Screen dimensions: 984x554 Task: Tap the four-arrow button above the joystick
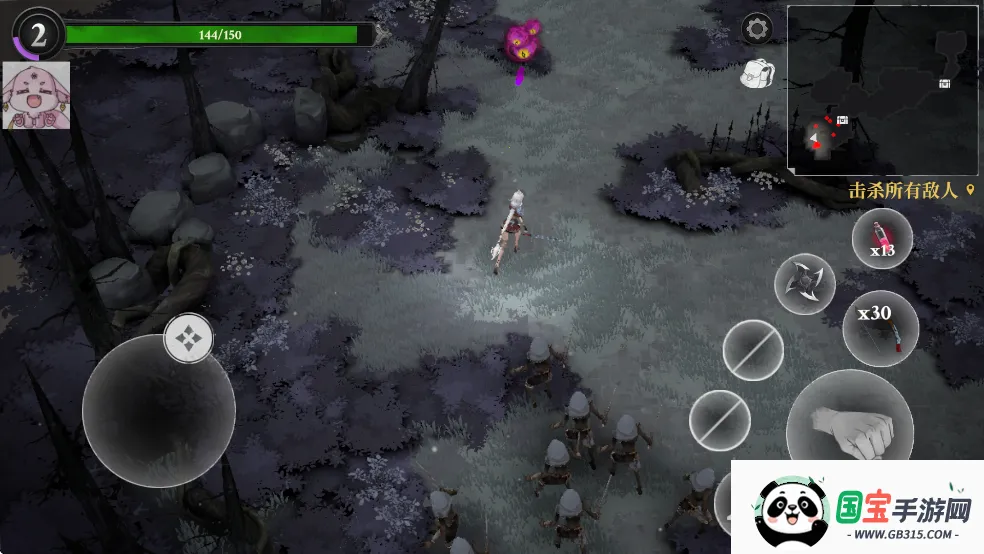tap(188, 338)
